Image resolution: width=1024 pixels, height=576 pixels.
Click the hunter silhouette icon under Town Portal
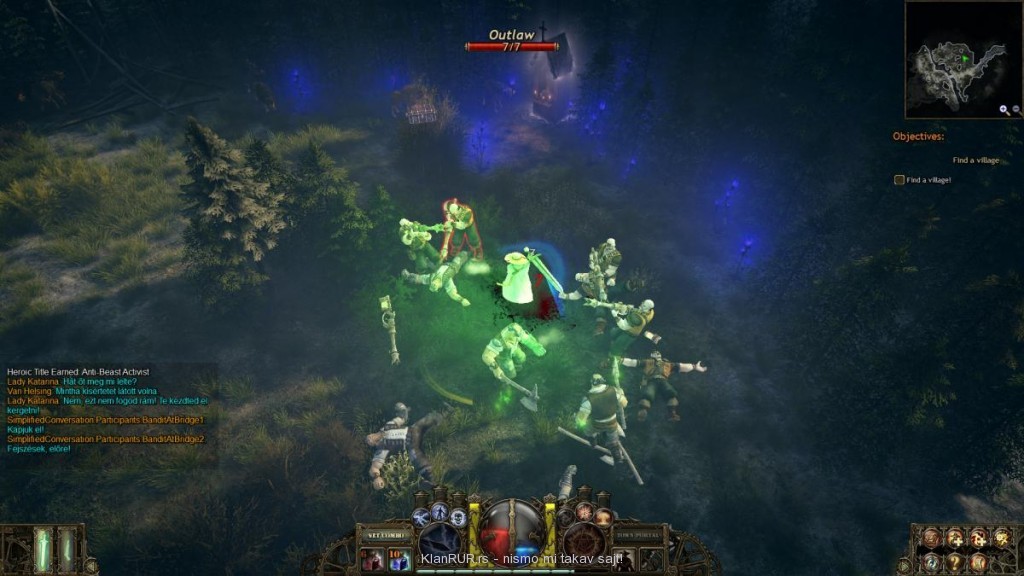click(x=624, y=560)
